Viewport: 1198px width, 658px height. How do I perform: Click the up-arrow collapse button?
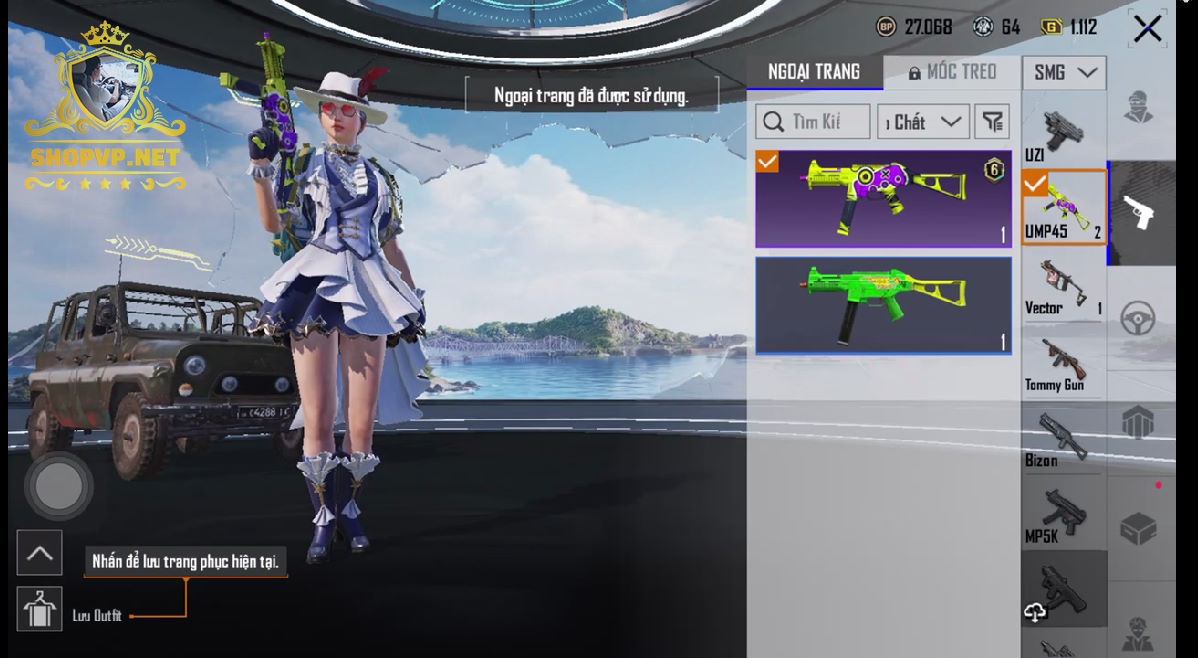[x=39, y=553]
